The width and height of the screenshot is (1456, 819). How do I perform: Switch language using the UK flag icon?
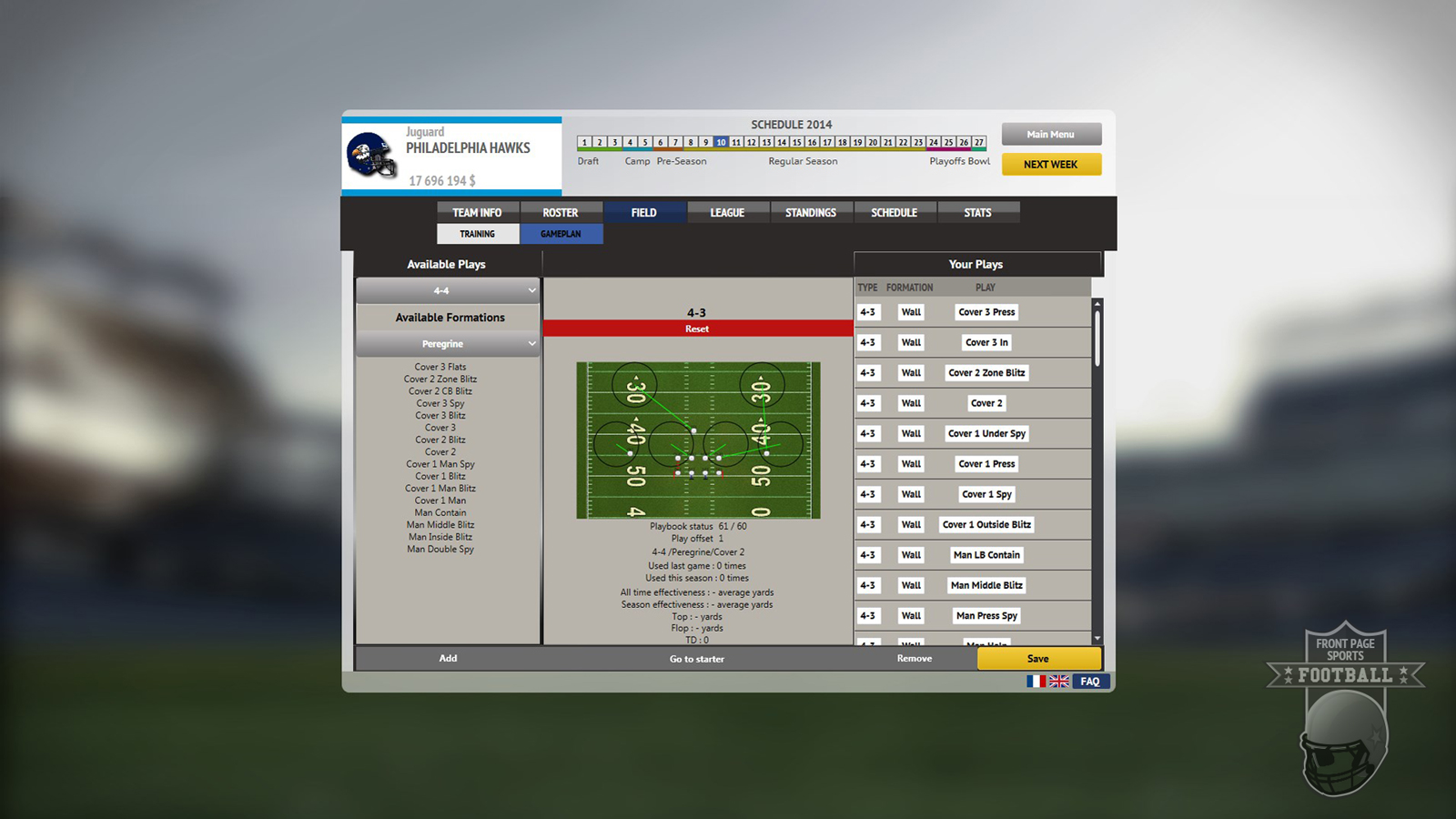click(x=1058, y=681)
